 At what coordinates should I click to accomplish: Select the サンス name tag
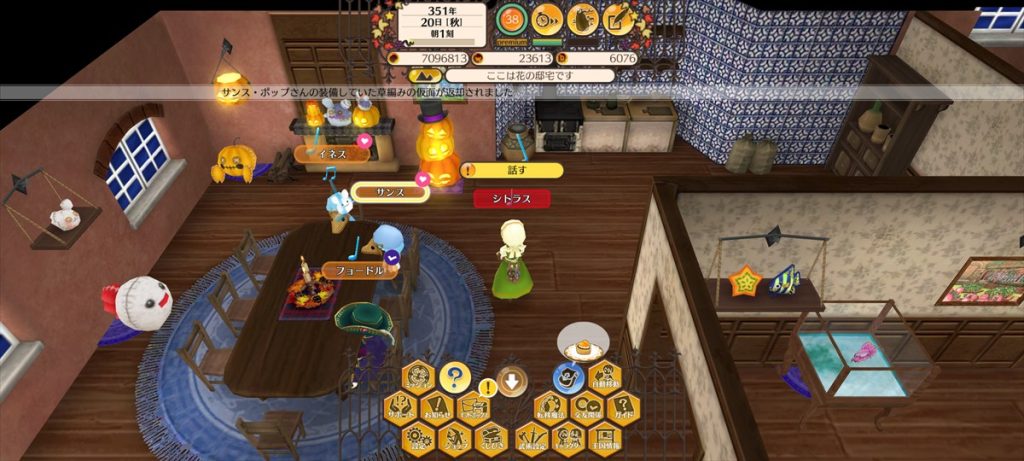389,191
